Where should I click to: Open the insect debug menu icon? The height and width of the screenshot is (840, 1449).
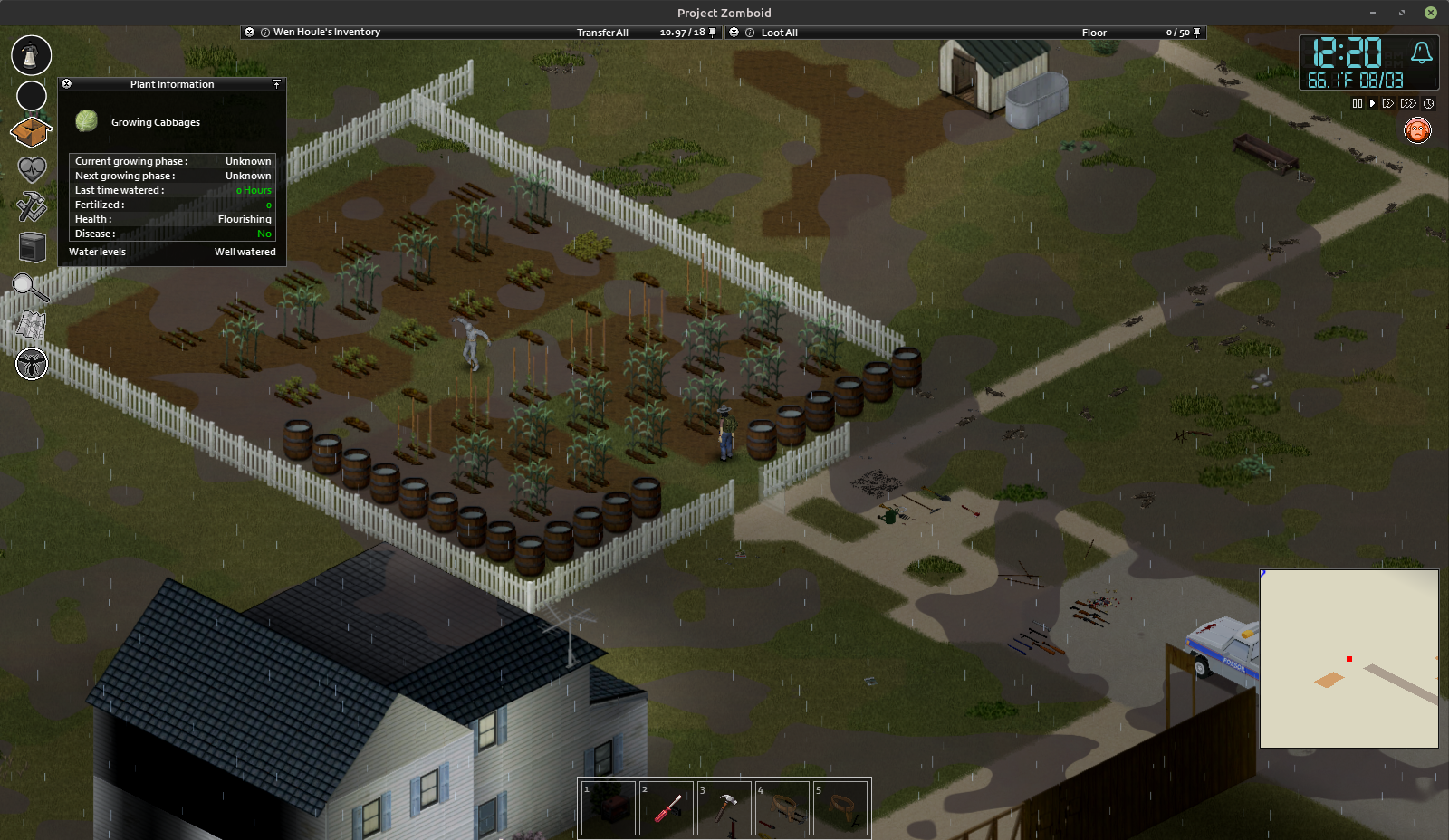tap(32, 364)
